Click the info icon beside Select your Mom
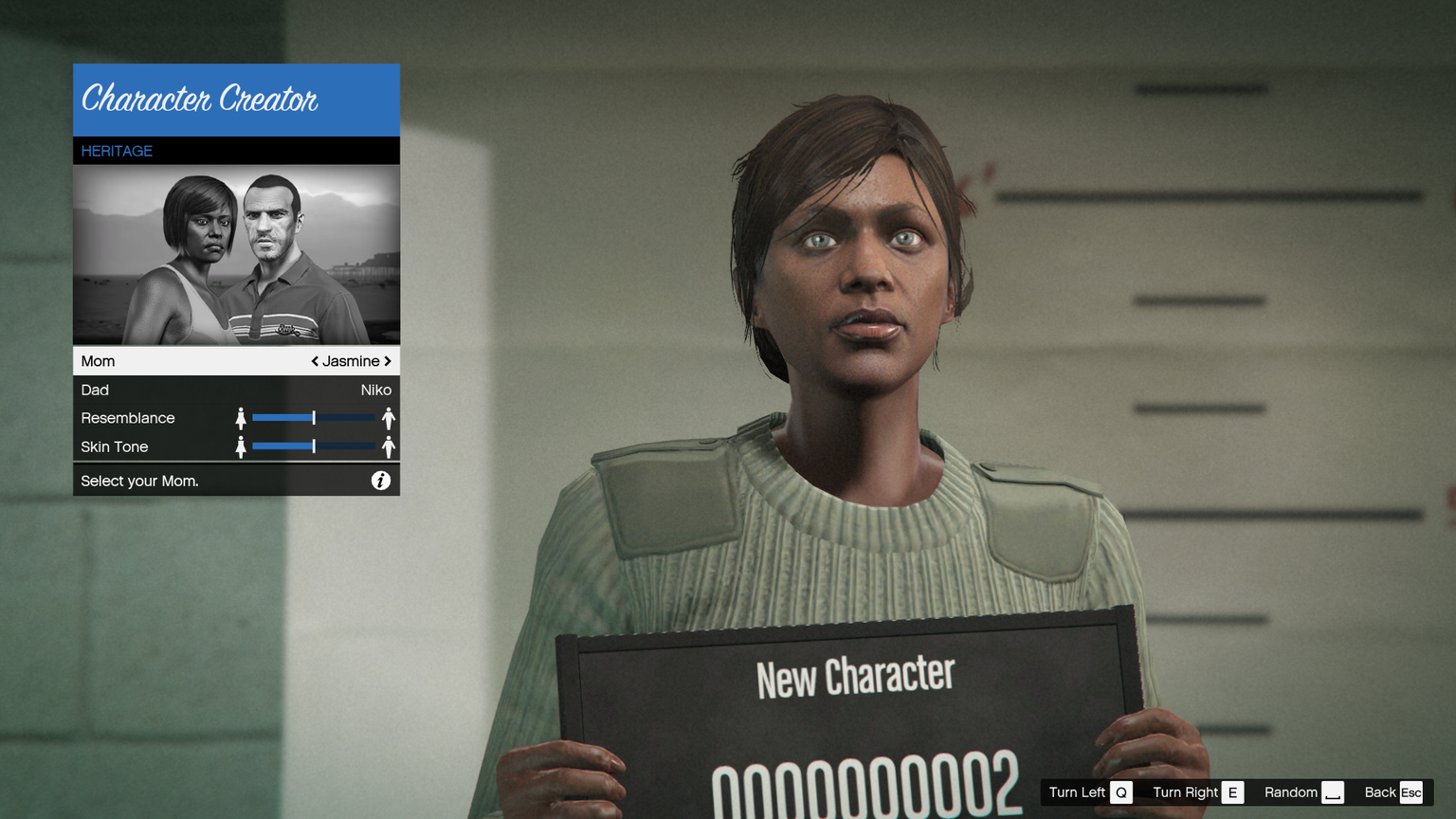 pyautogui.click(x=380, y=481)
